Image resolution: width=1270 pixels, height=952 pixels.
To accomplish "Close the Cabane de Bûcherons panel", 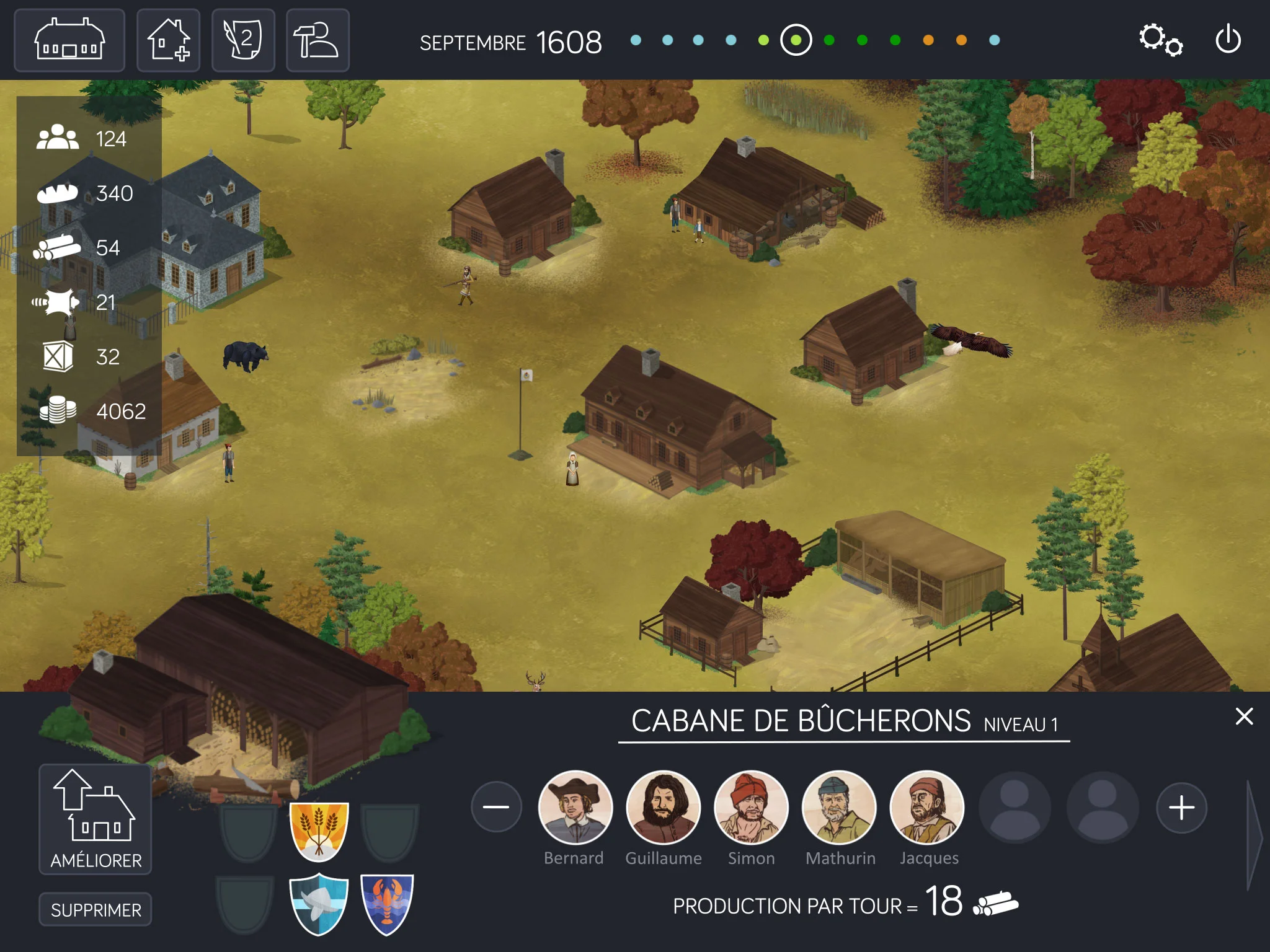I will [1244, 716].
